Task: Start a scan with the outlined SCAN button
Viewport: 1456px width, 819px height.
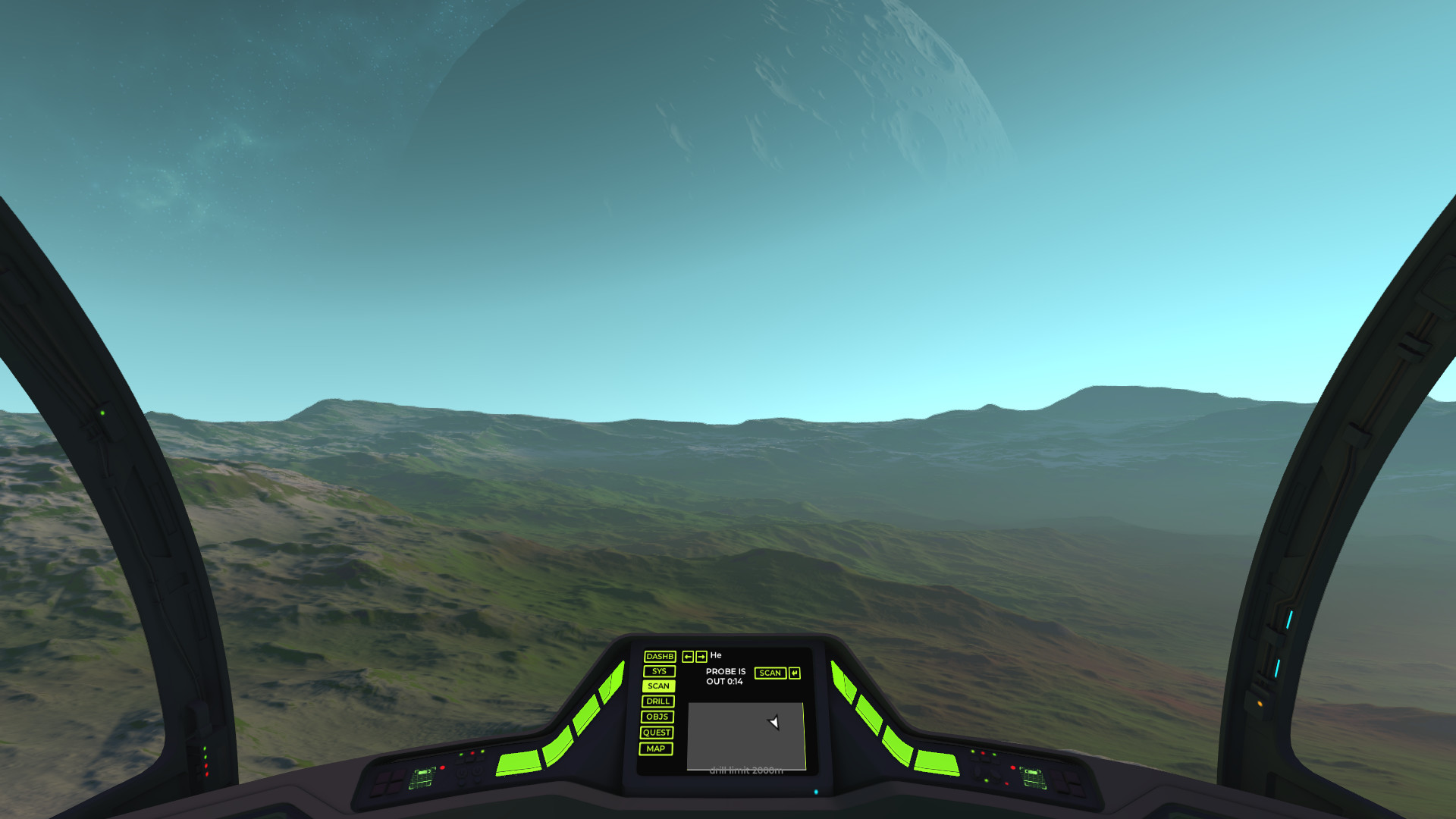Action: coord(770,673)
